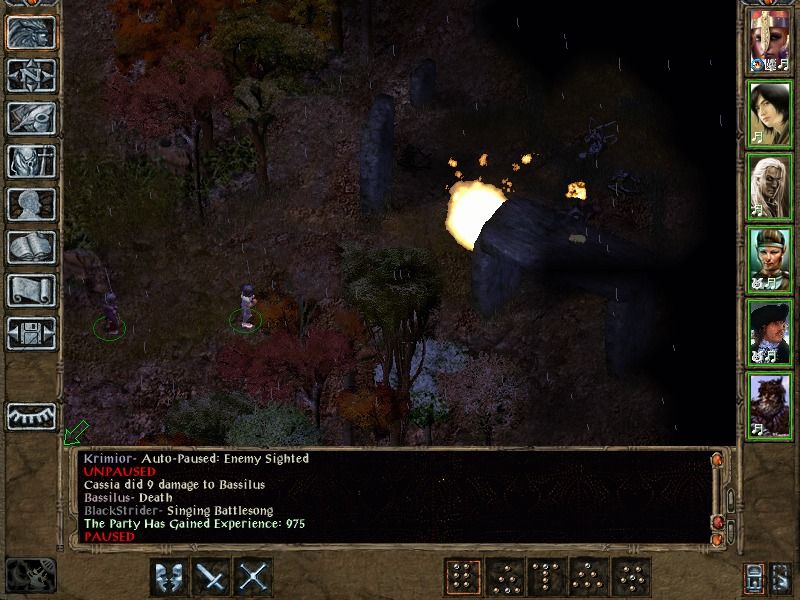Select the wolf-like character portrait
This screenshot has width=800, height=600.
click(769, 404)
